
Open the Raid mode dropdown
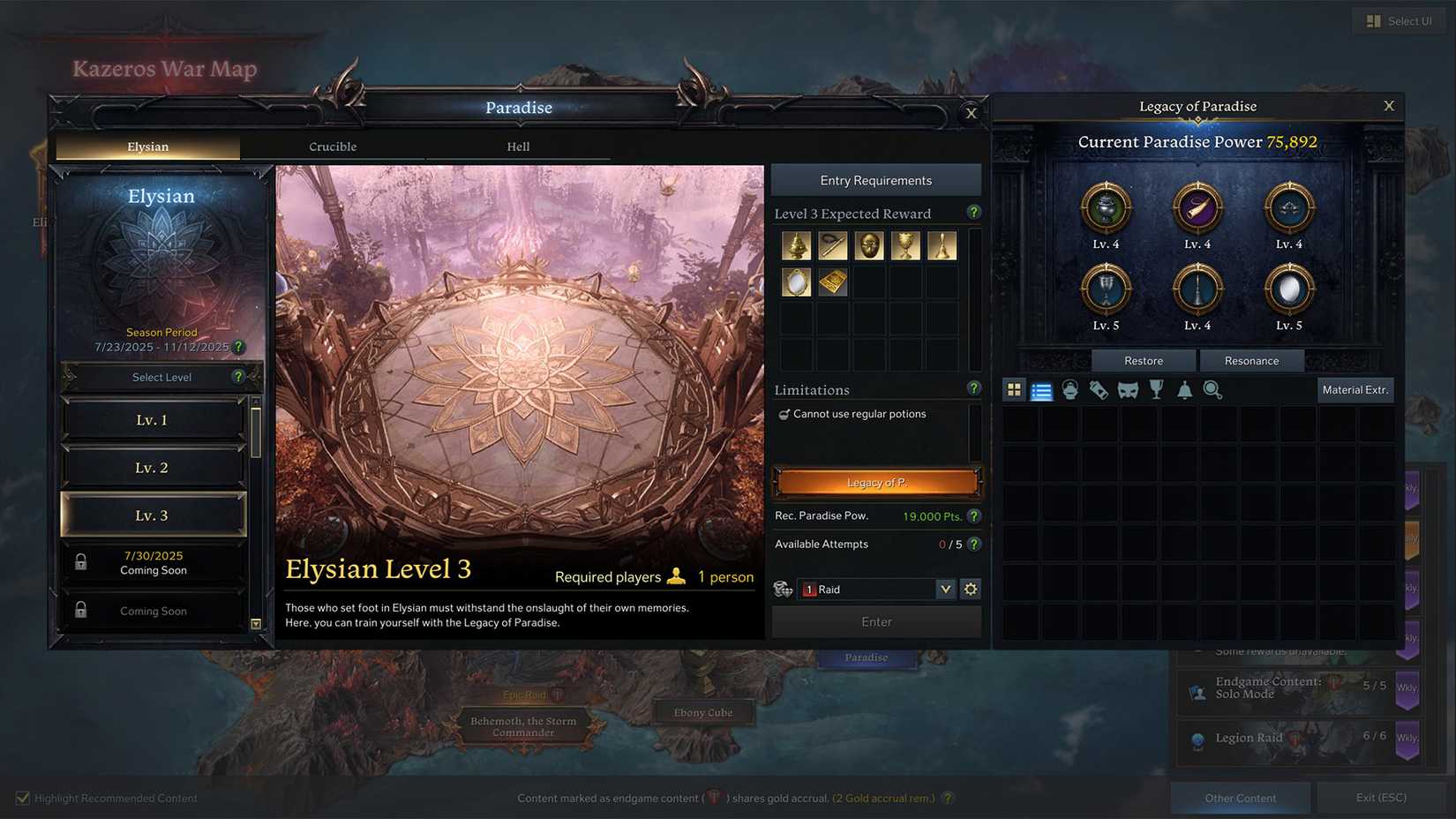[945, 589]
